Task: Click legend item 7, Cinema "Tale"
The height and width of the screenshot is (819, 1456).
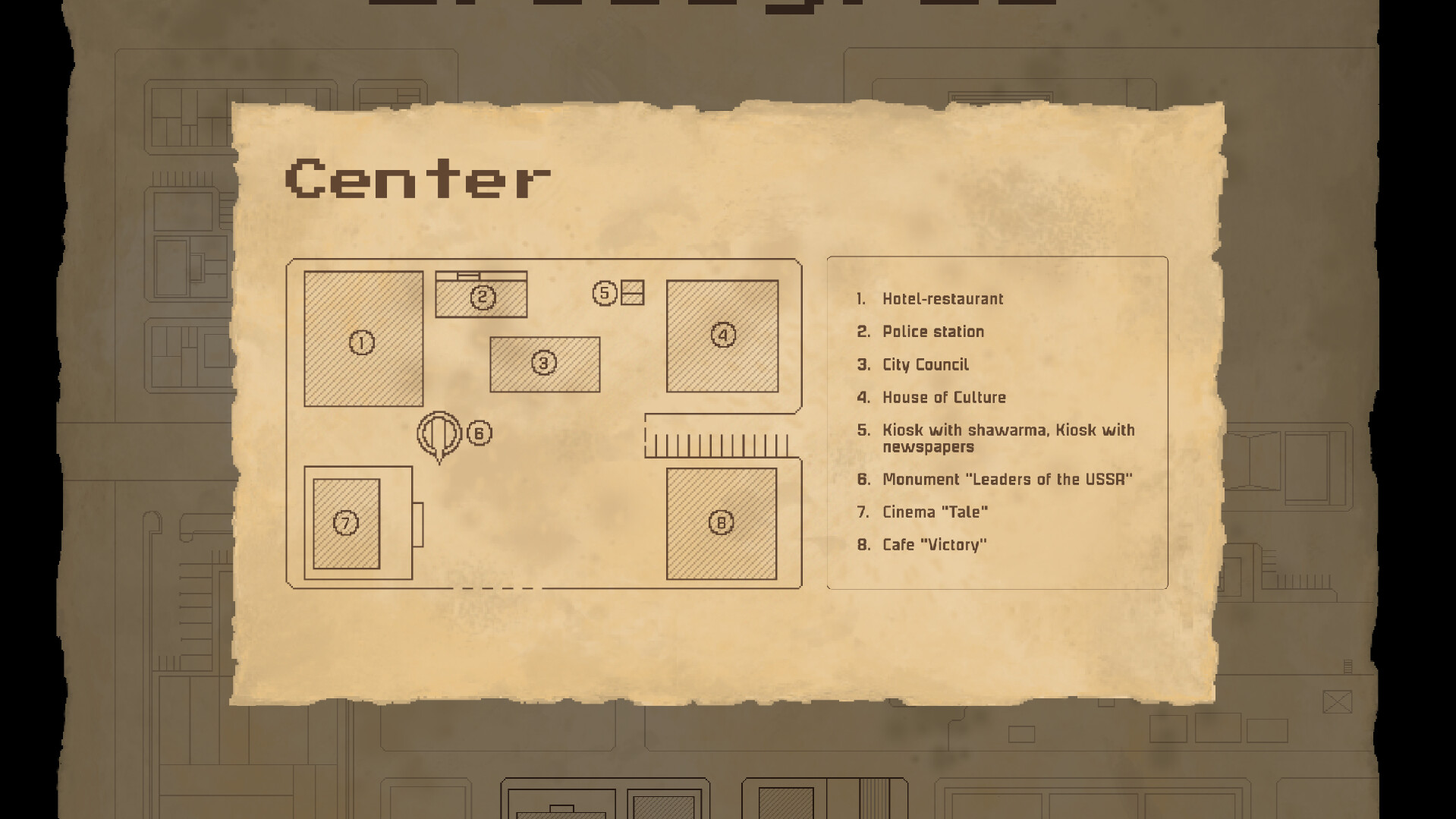Action: 935,512
